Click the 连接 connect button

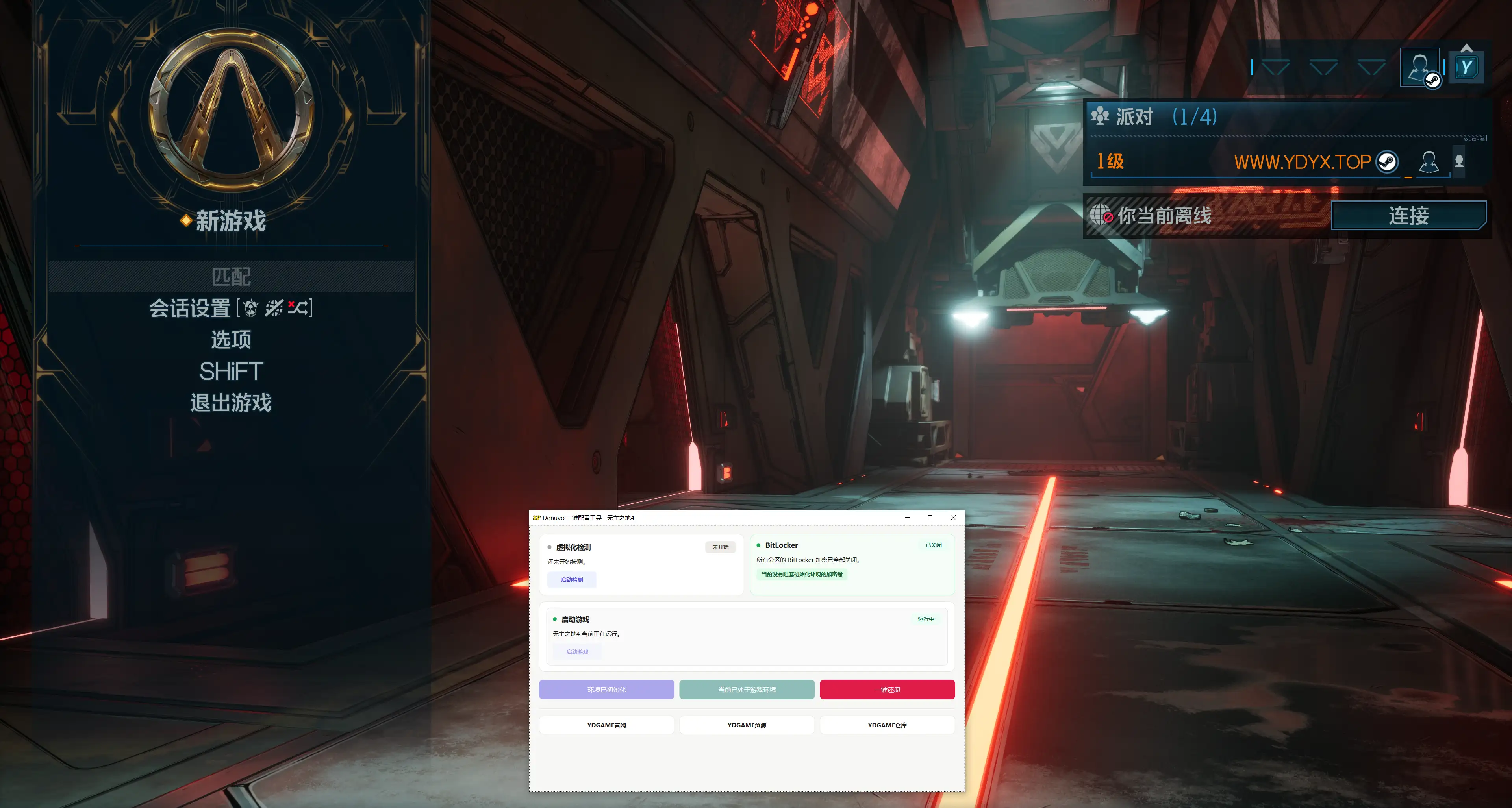1408,215
